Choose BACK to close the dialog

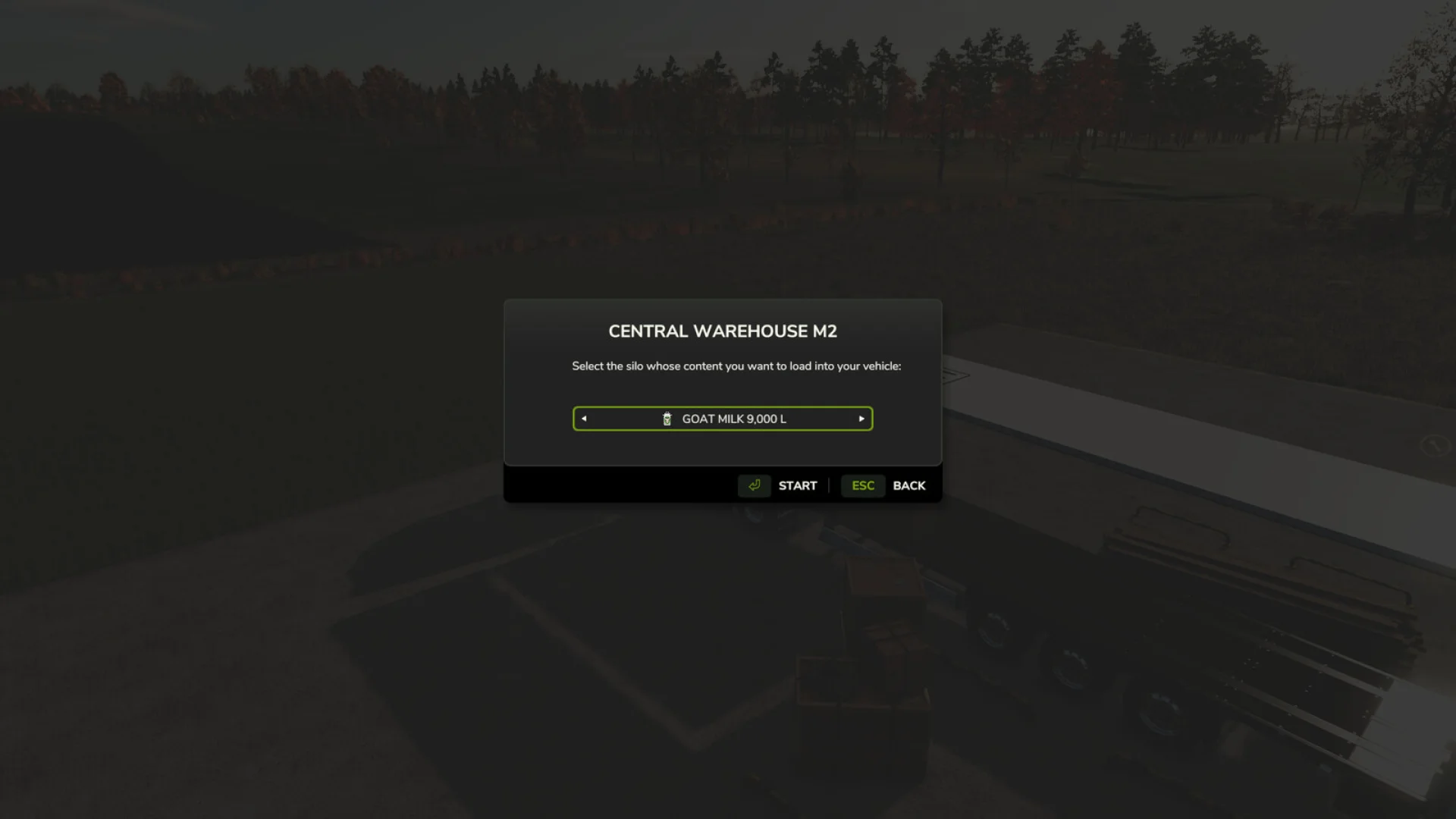(909, 485)
